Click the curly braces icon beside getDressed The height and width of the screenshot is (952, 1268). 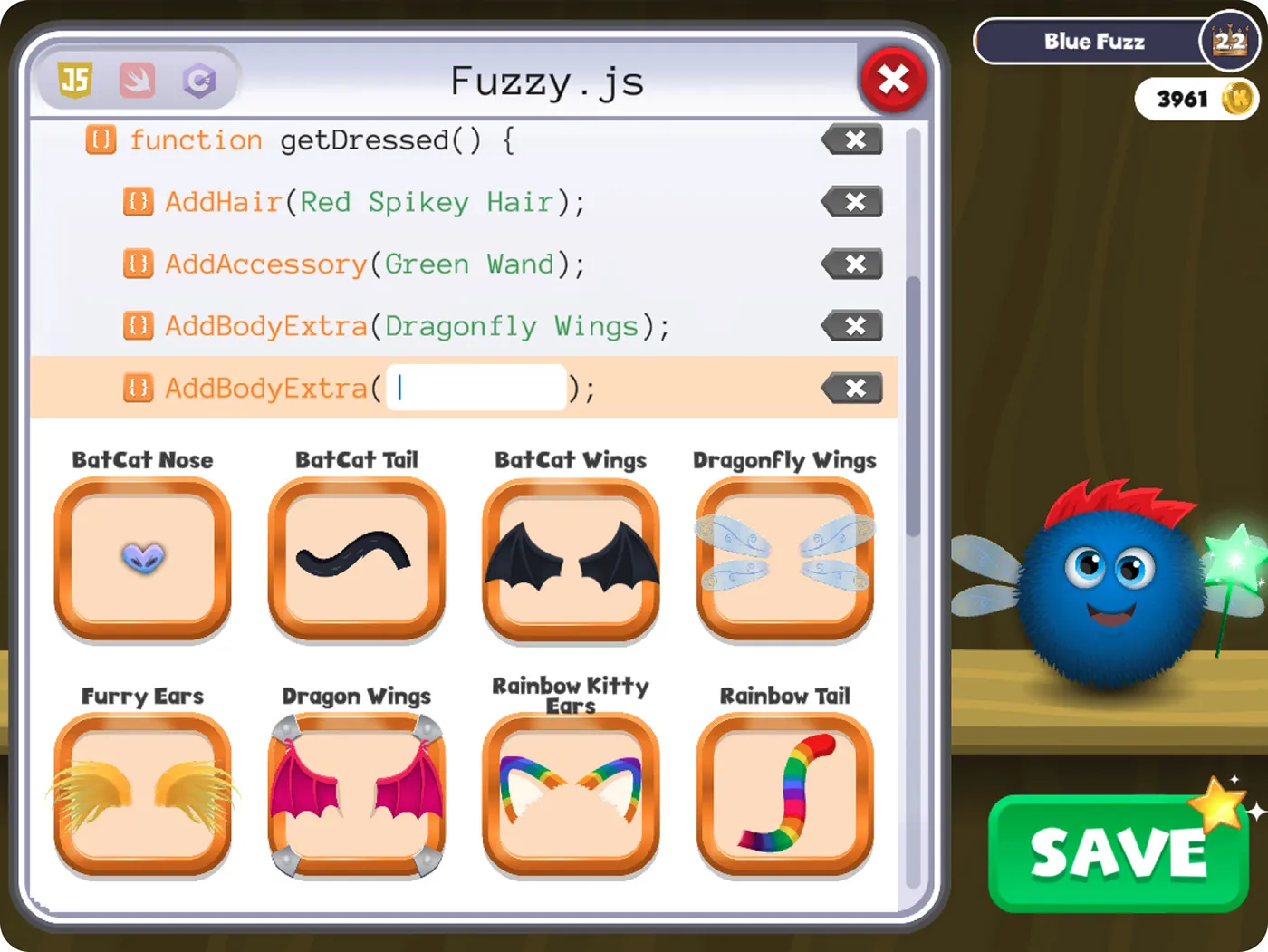(101, 140)
